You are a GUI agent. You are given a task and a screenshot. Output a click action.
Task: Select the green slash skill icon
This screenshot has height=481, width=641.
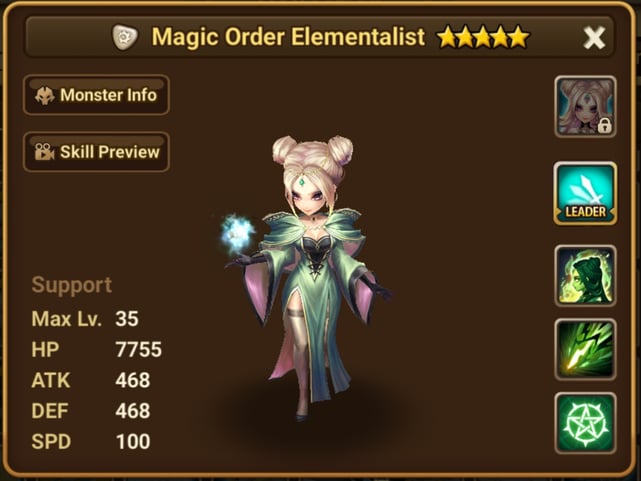click(x=585, y=348)
